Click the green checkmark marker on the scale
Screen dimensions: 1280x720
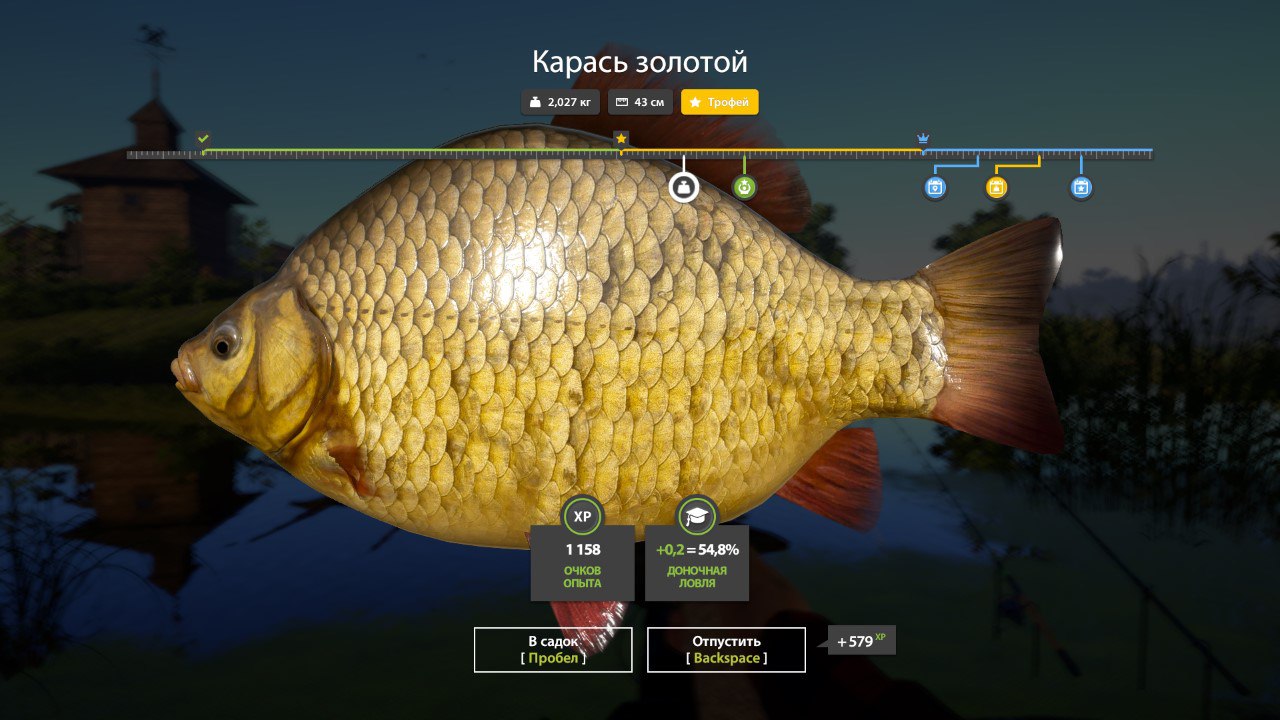pos(204,138)
